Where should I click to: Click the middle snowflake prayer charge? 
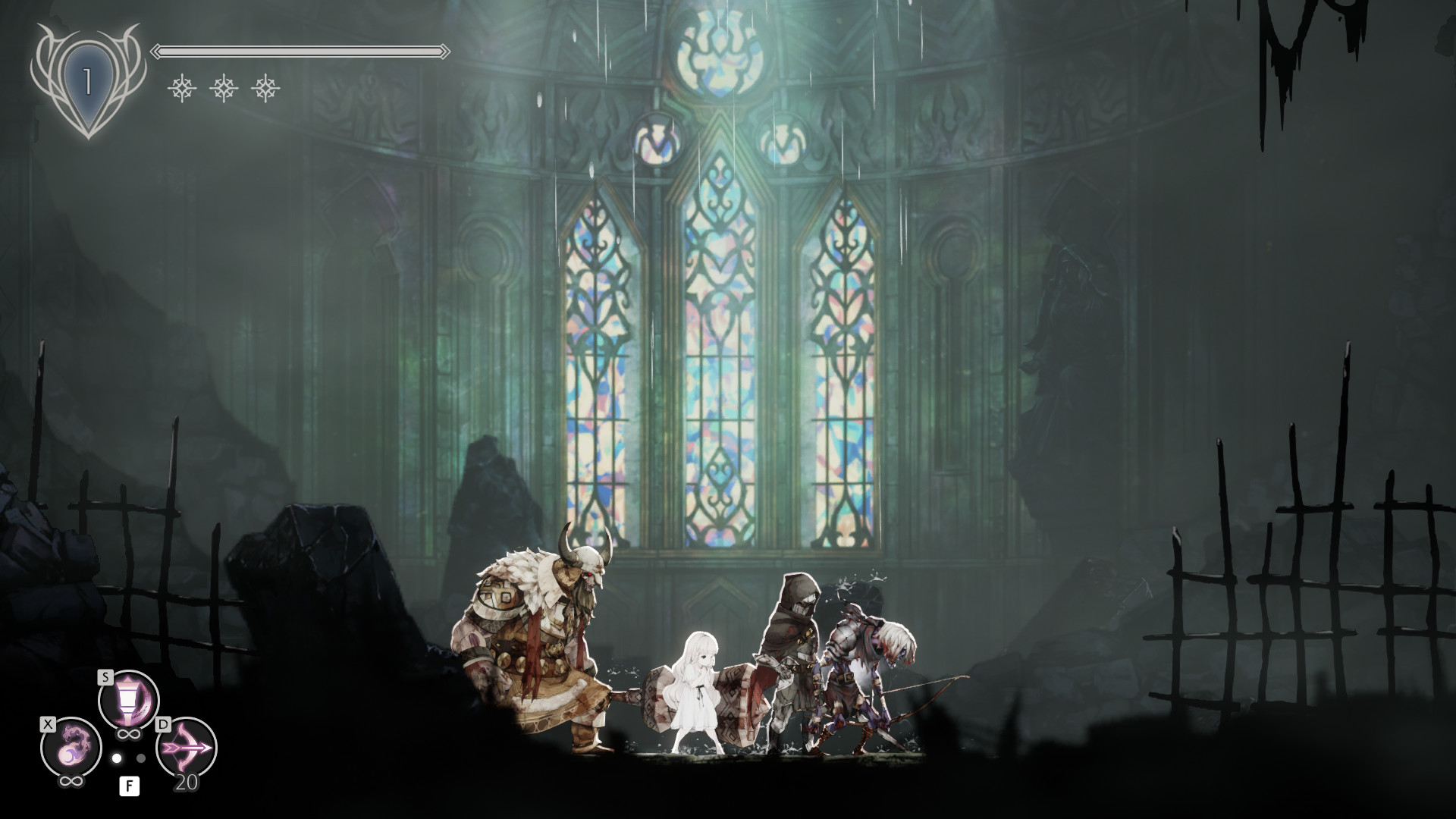222,89
